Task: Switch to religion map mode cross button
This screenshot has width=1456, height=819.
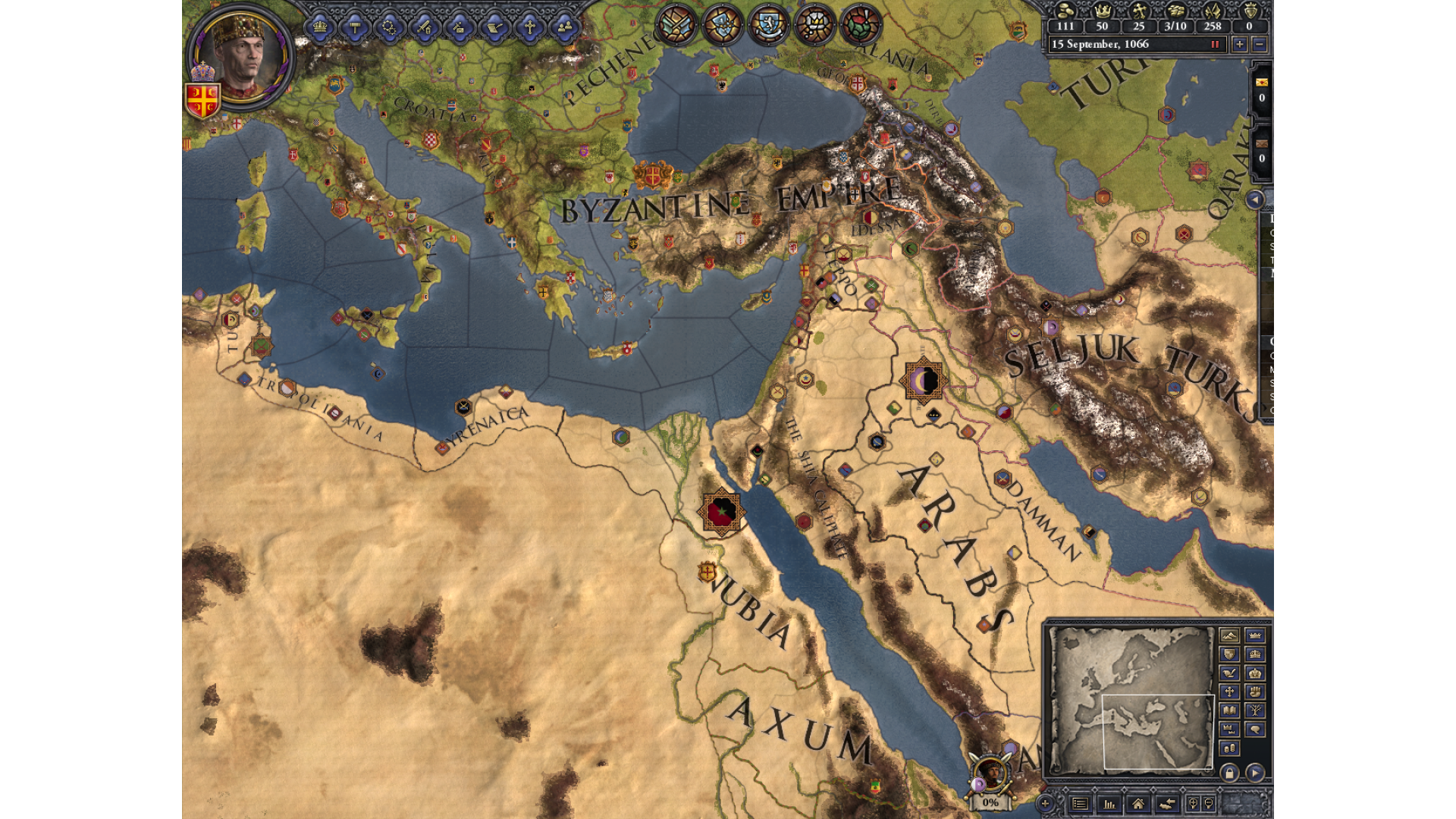Action: point(1229,692)
